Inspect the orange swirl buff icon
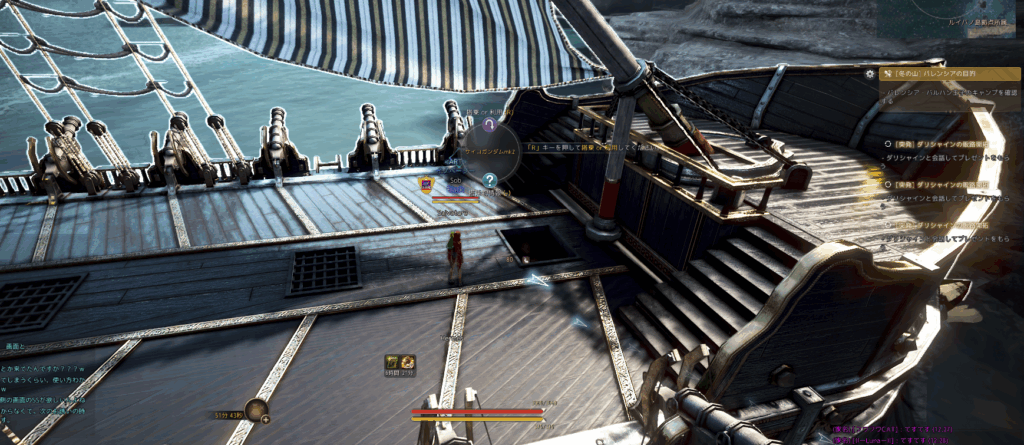 [x=408, y=361]
